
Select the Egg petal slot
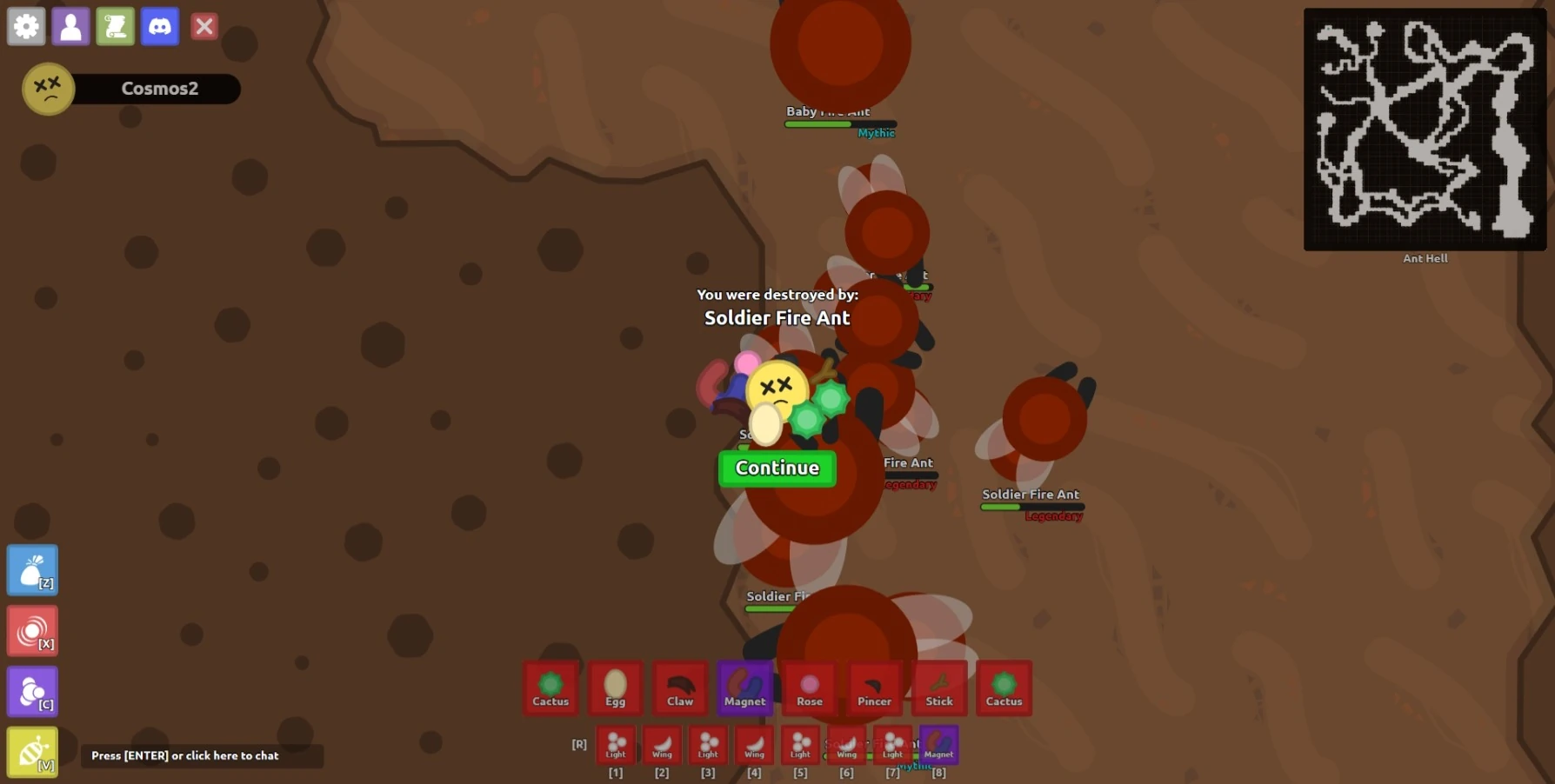615,688
